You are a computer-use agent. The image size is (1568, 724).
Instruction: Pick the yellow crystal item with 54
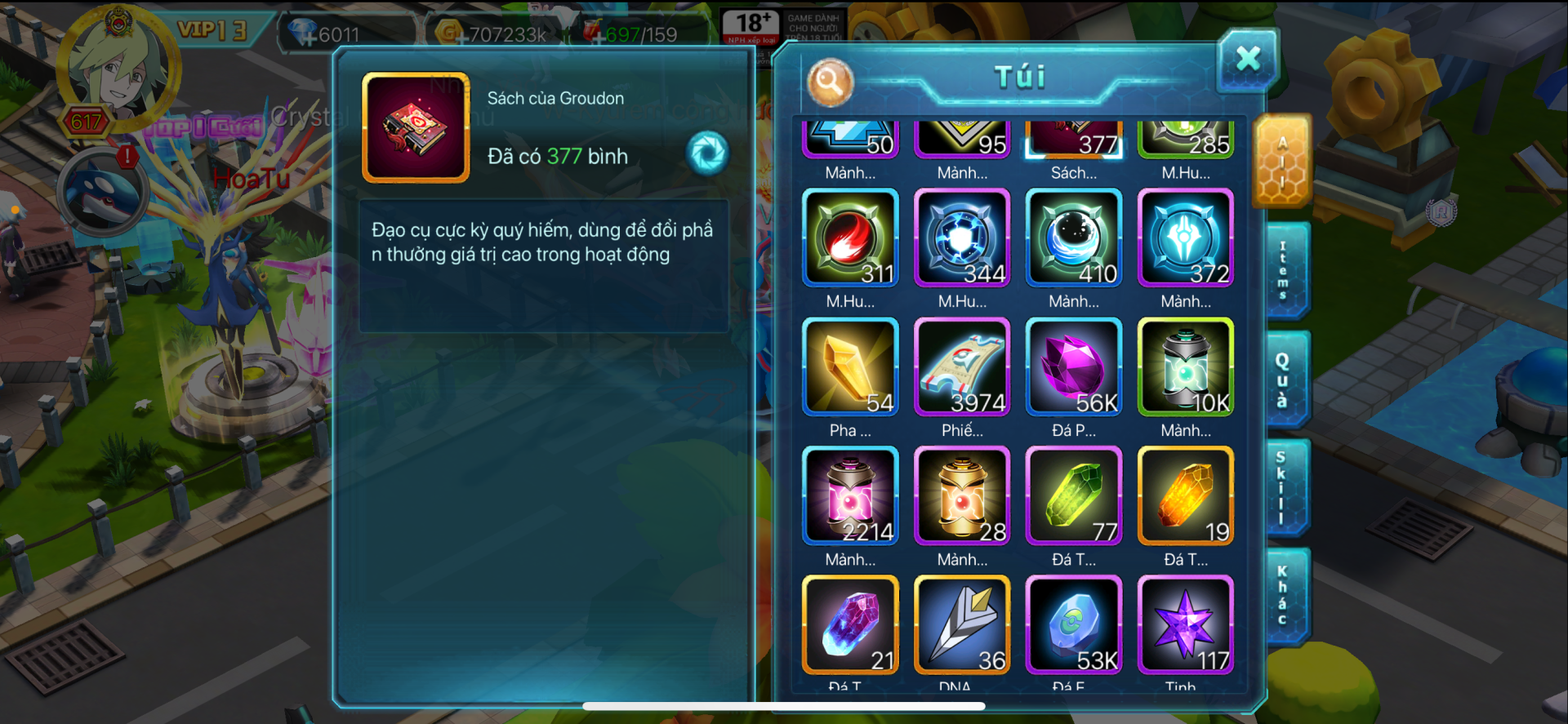[x=850, y=367]
